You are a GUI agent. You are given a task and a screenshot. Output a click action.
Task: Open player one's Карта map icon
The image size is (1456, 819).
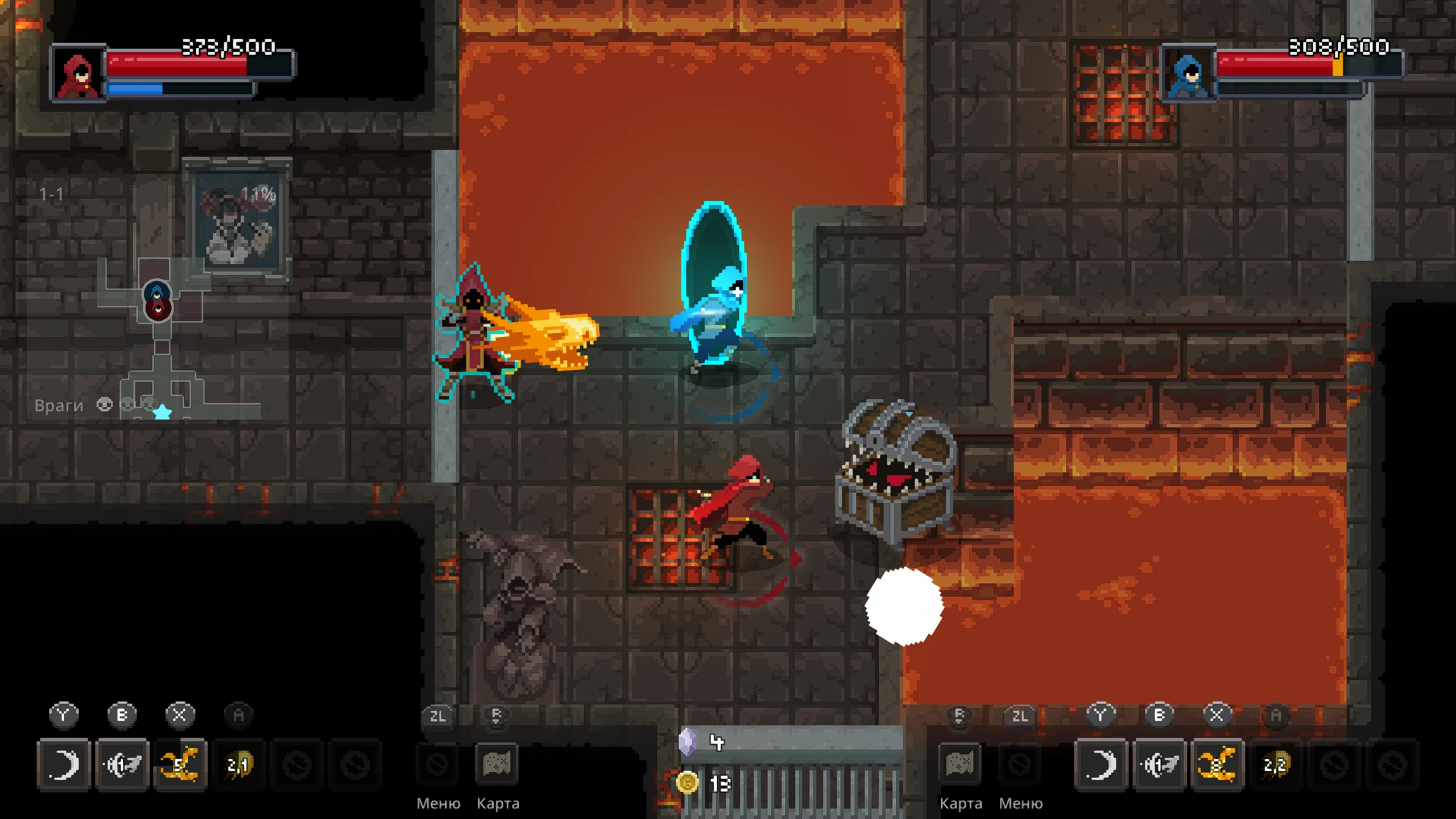pos(497,764)
